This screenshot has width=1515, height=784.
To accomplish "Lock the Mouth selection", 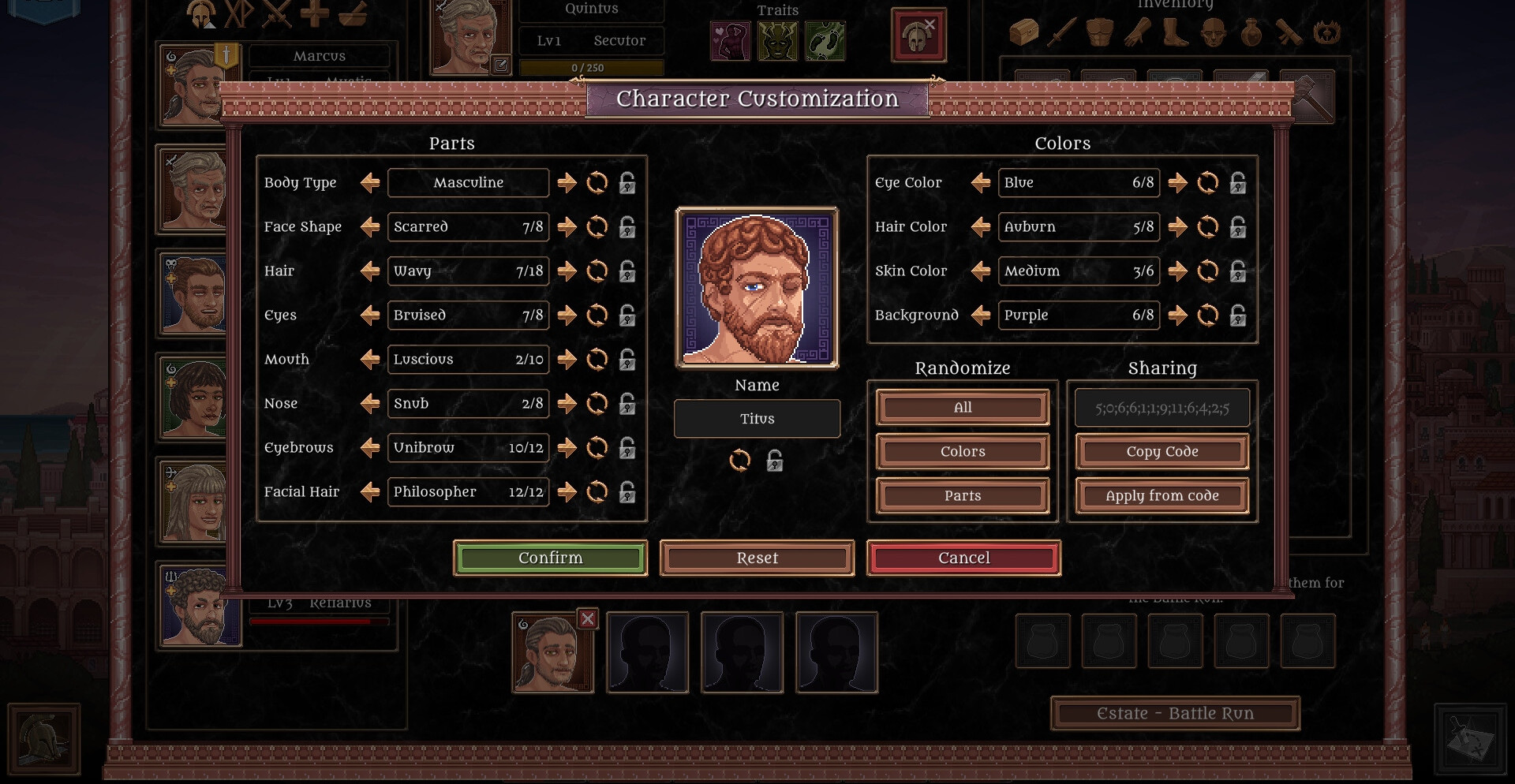I will coord(627,360).
